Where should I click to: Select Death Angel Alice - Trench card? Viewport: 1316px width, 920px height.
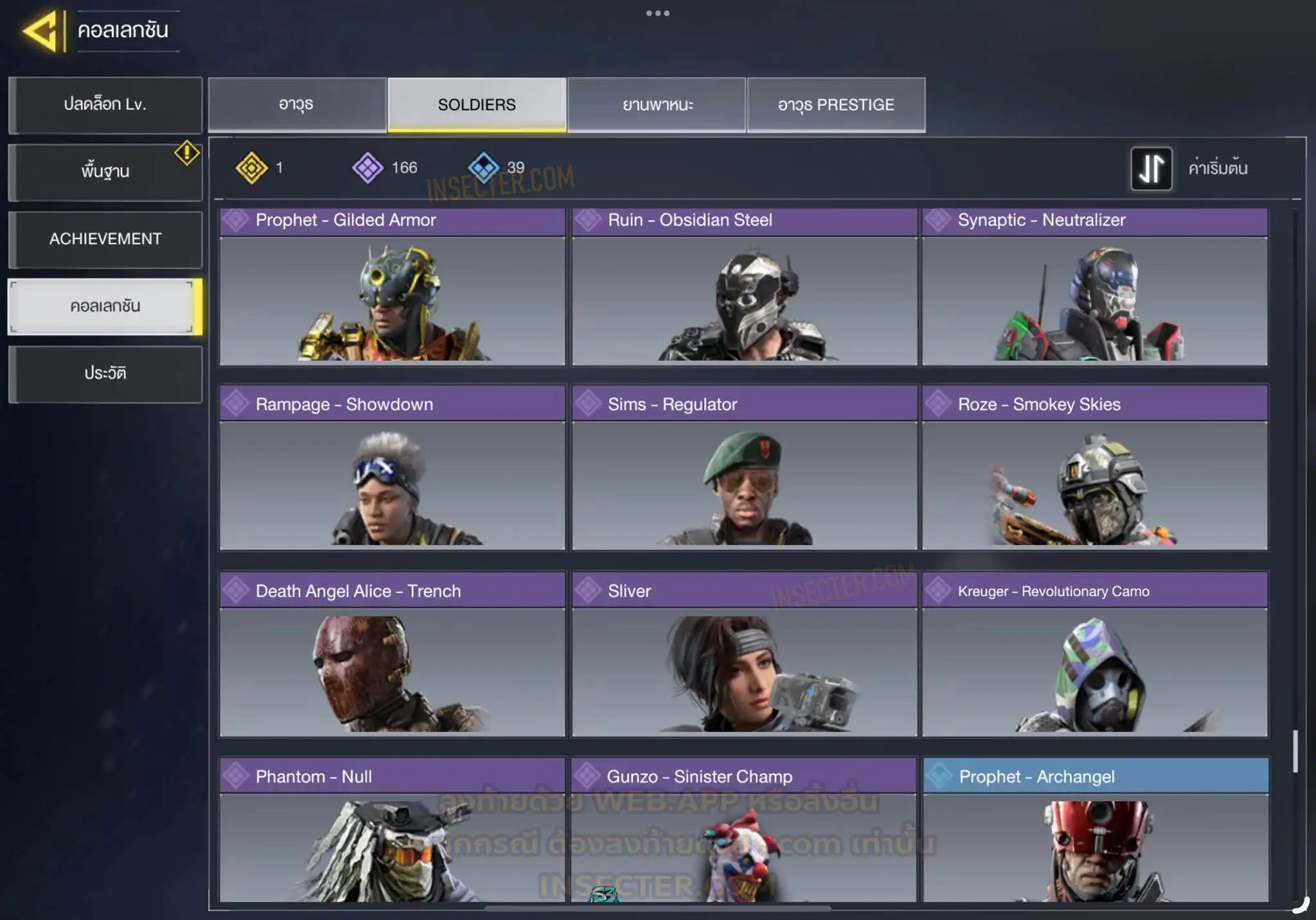[x=392, y=654]
